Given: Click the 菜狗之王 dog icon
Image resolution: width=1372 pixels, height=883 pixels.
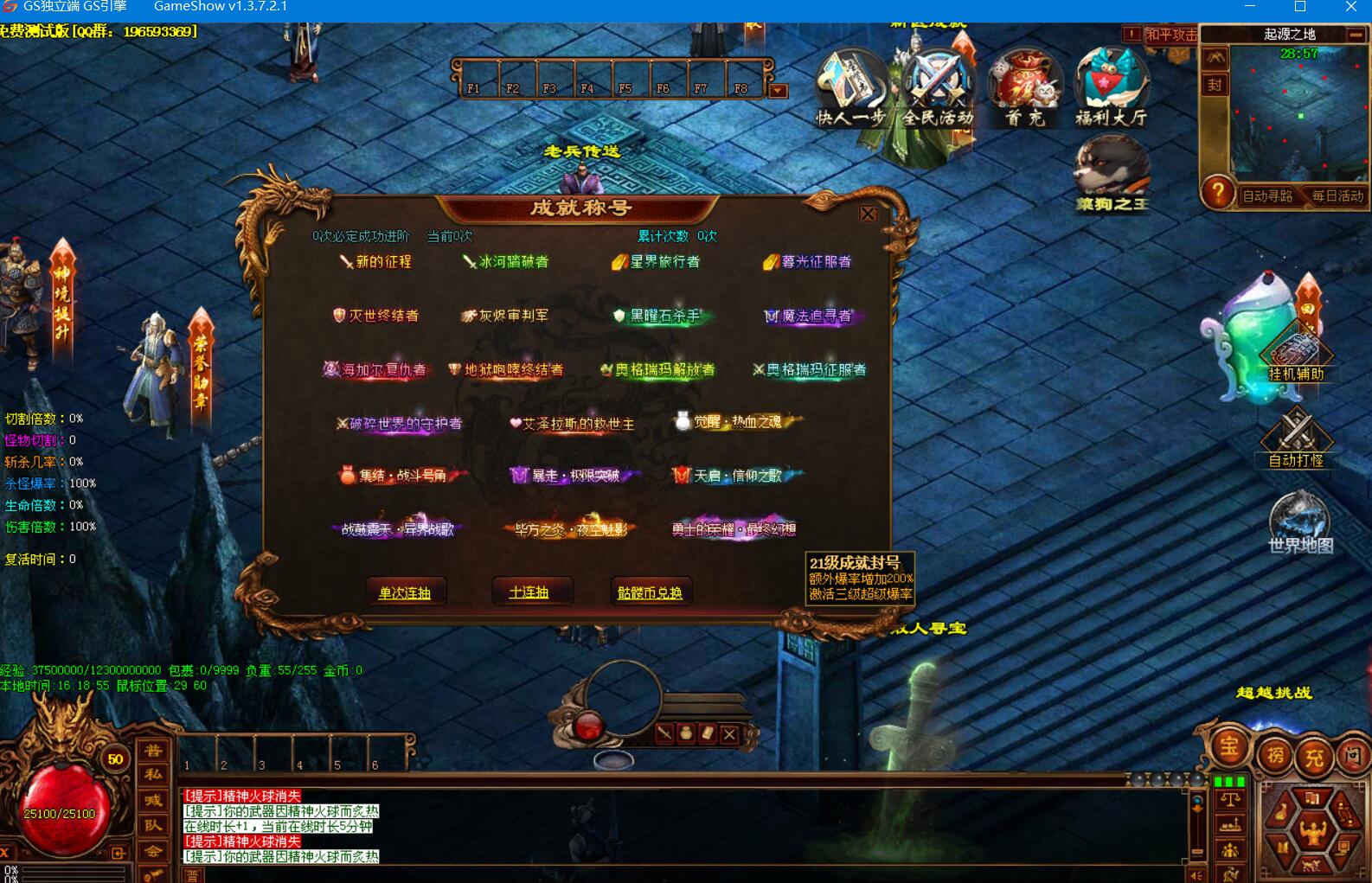Looking at the screenshot, I should [1112, 175].
